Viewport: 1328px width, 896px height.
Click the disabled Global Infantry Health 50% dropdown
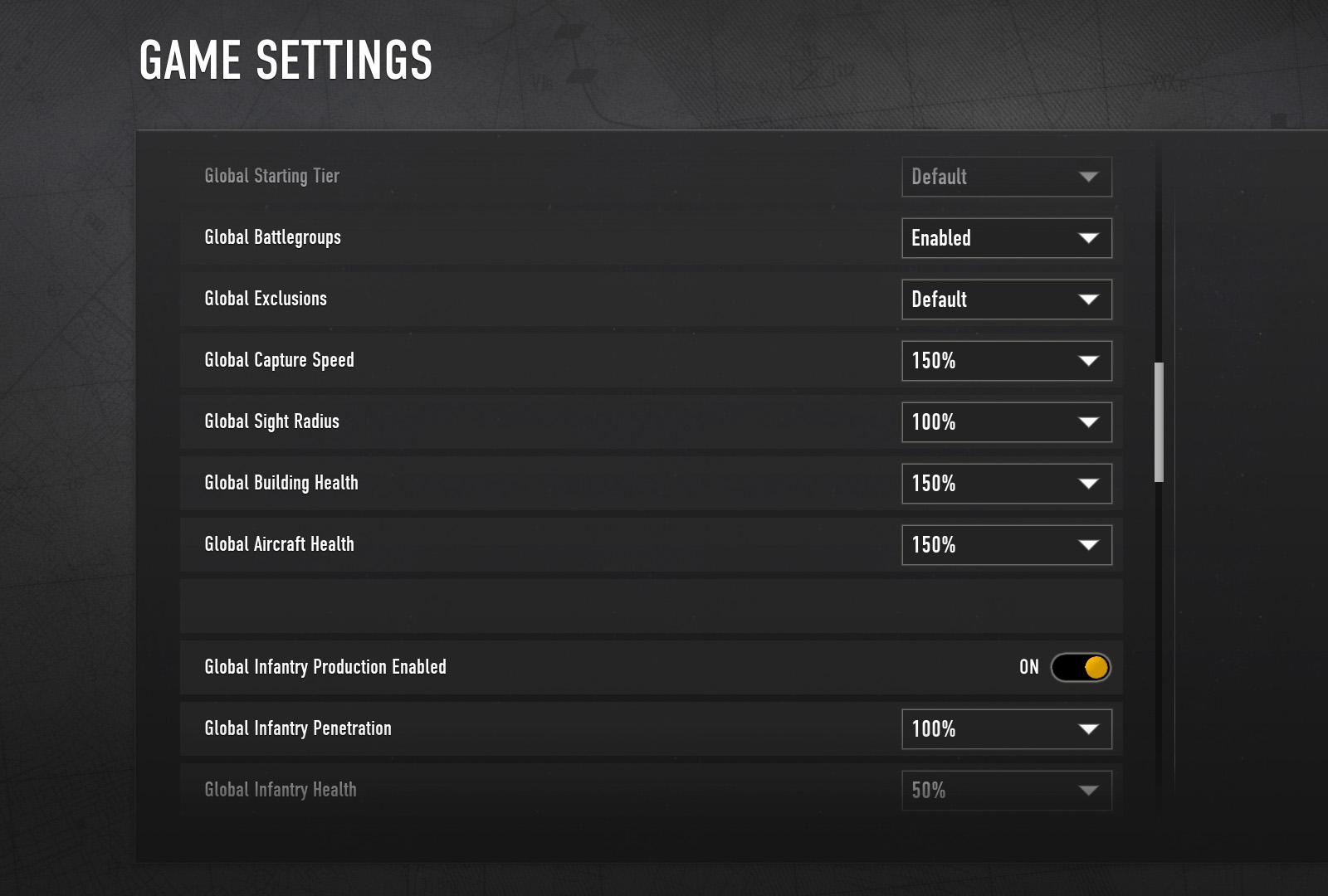1007,790
